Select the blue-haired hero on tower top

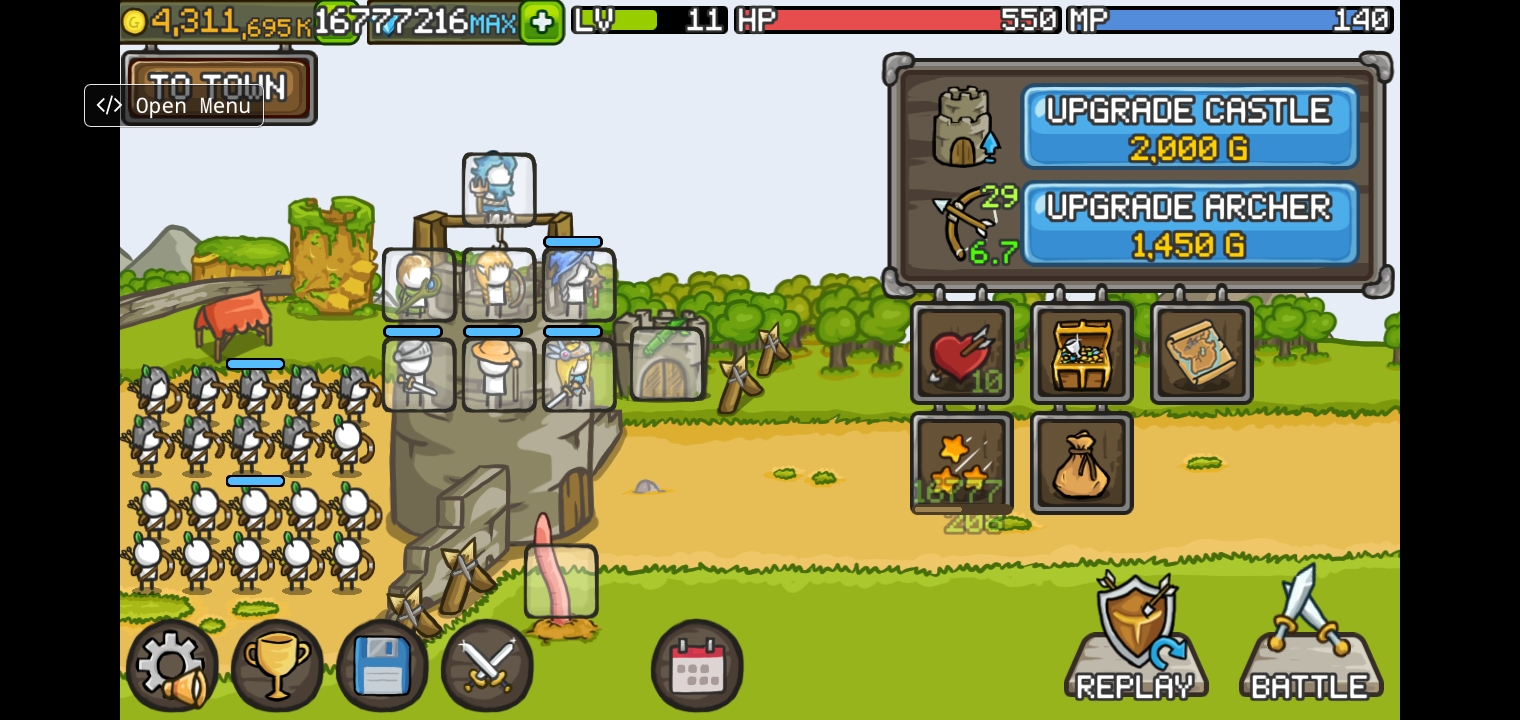[499, 190]
